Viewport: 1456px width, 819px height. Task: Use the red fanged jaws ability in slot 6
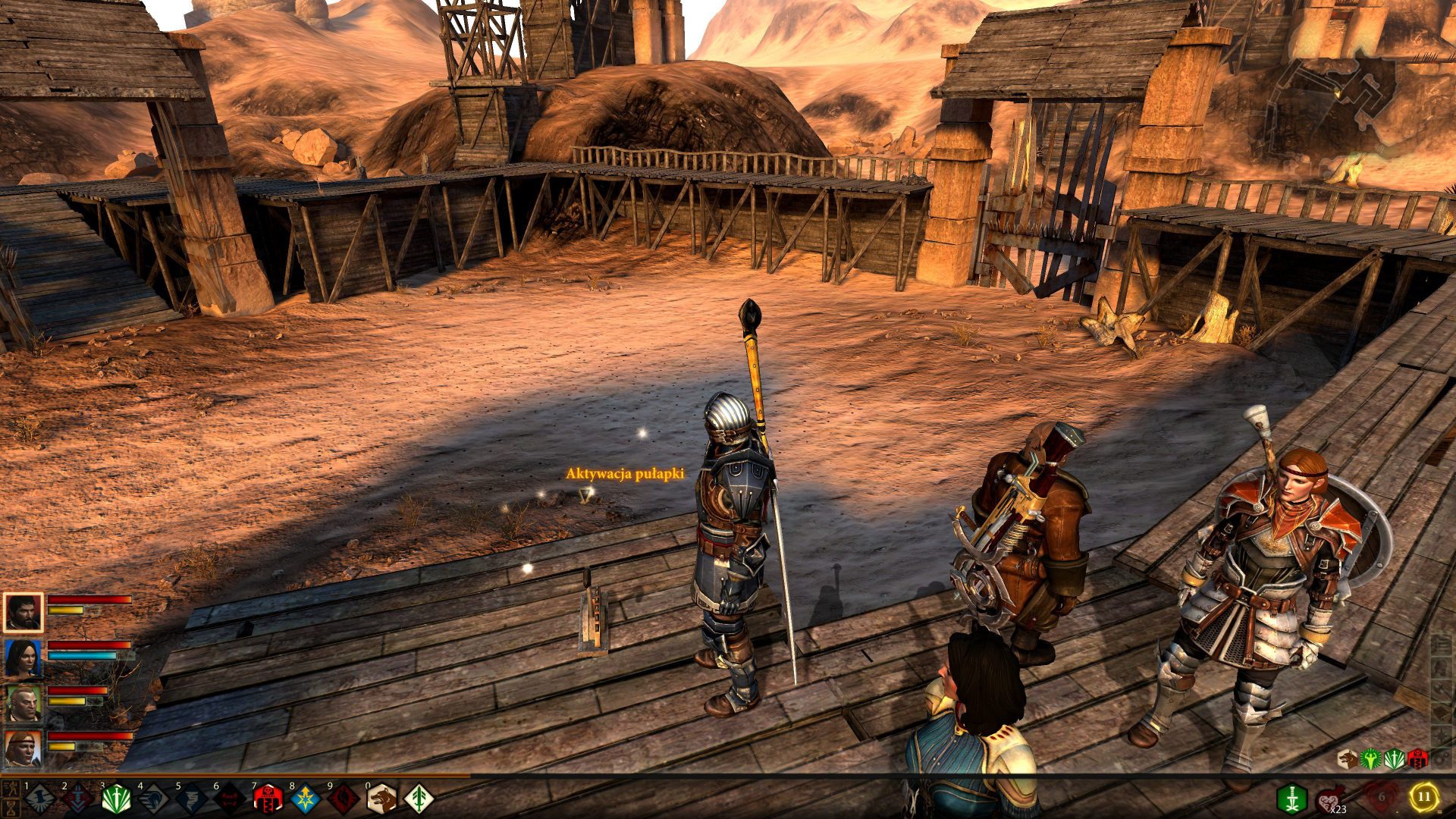[x=229, y=799]
